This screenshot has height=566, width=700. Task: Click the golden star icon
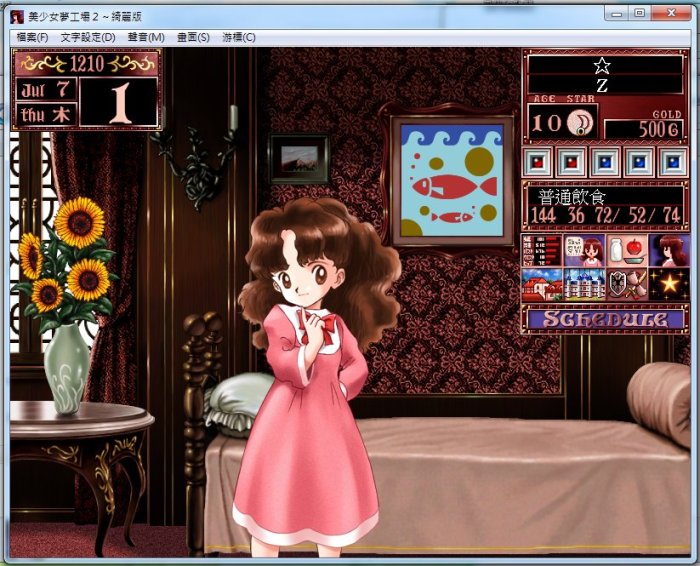(667, 284)
